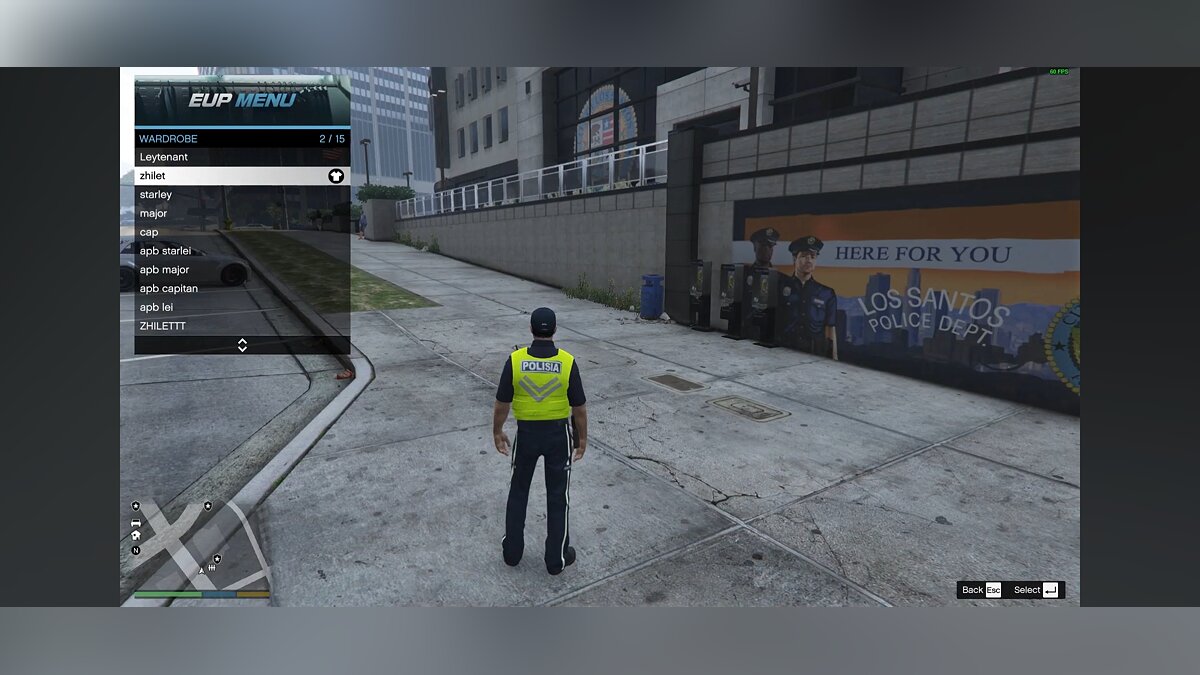
Task: Click the menu's up-down scroll arrows
Action: click(242, 345)
